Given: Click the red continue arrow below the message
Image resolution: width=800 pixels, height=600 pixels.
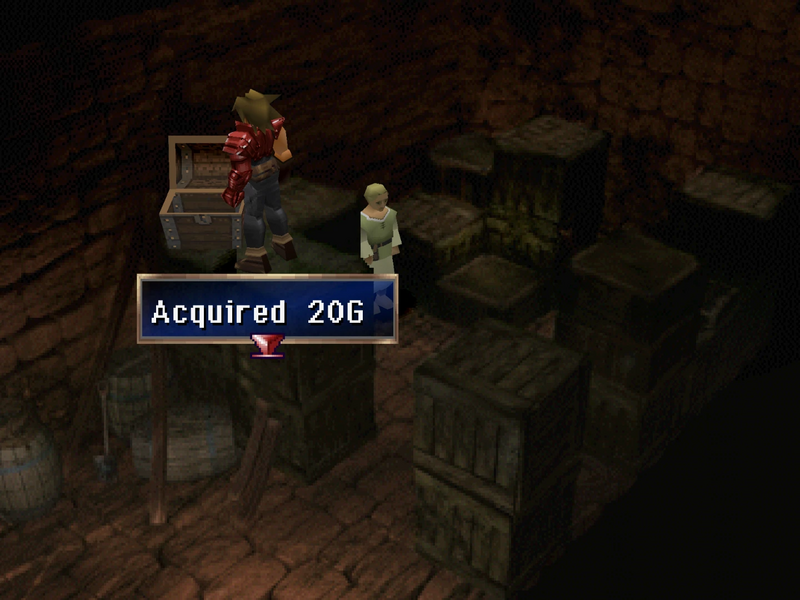Looking at the screenshot, I should coord(267,345).
